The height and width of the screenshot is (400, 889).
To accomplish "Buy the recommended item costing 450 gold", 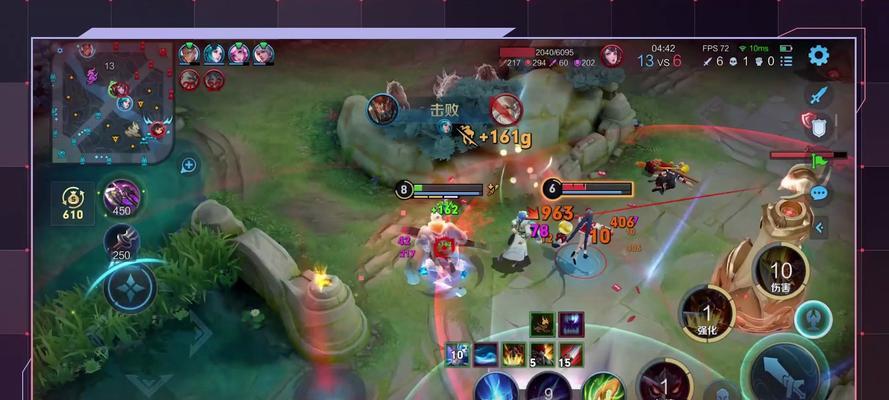I will click(x=121, y=196).
